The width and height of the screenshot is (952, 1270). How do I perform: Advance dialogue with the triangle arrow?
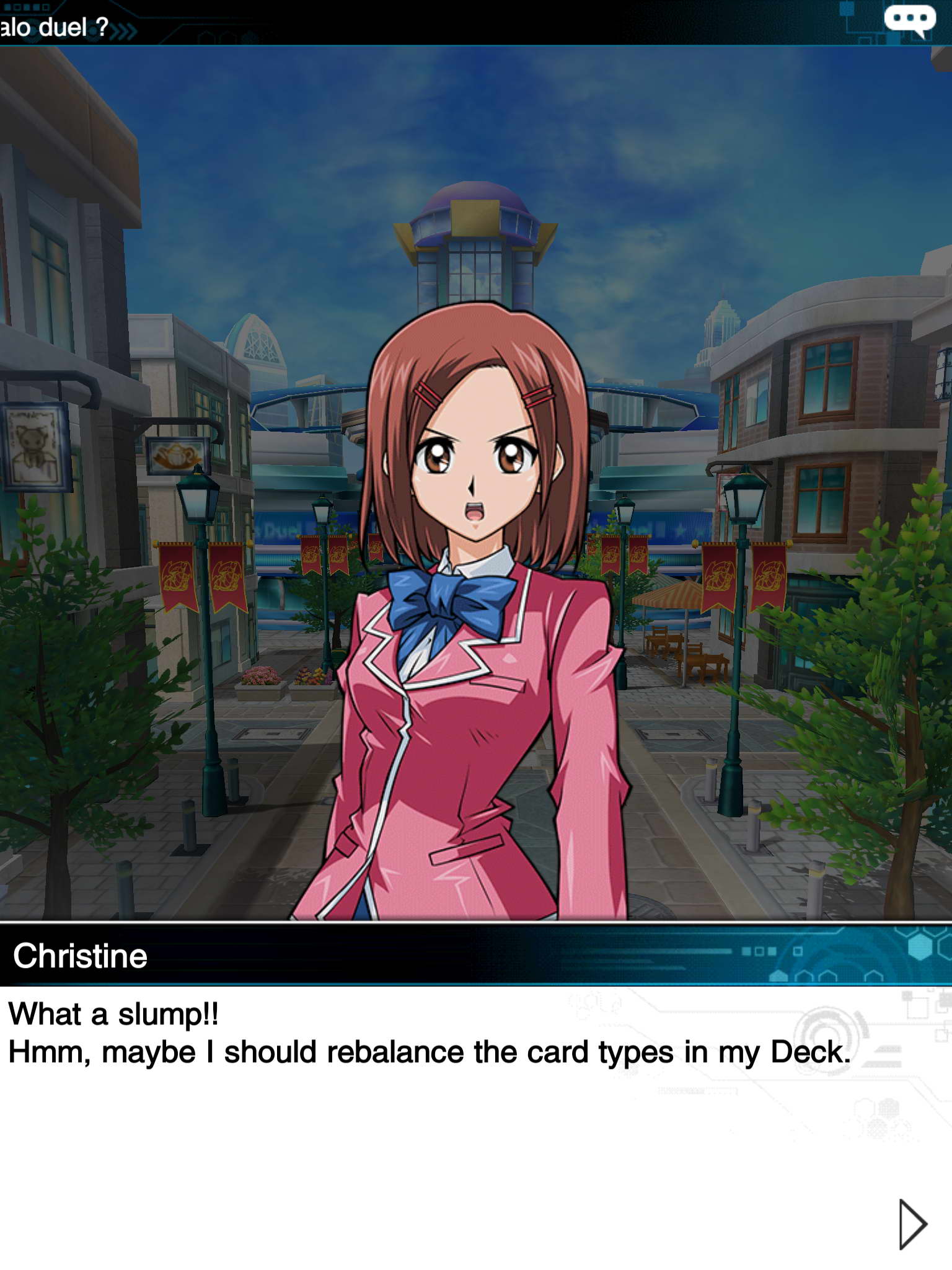(x=912, y=1224)
